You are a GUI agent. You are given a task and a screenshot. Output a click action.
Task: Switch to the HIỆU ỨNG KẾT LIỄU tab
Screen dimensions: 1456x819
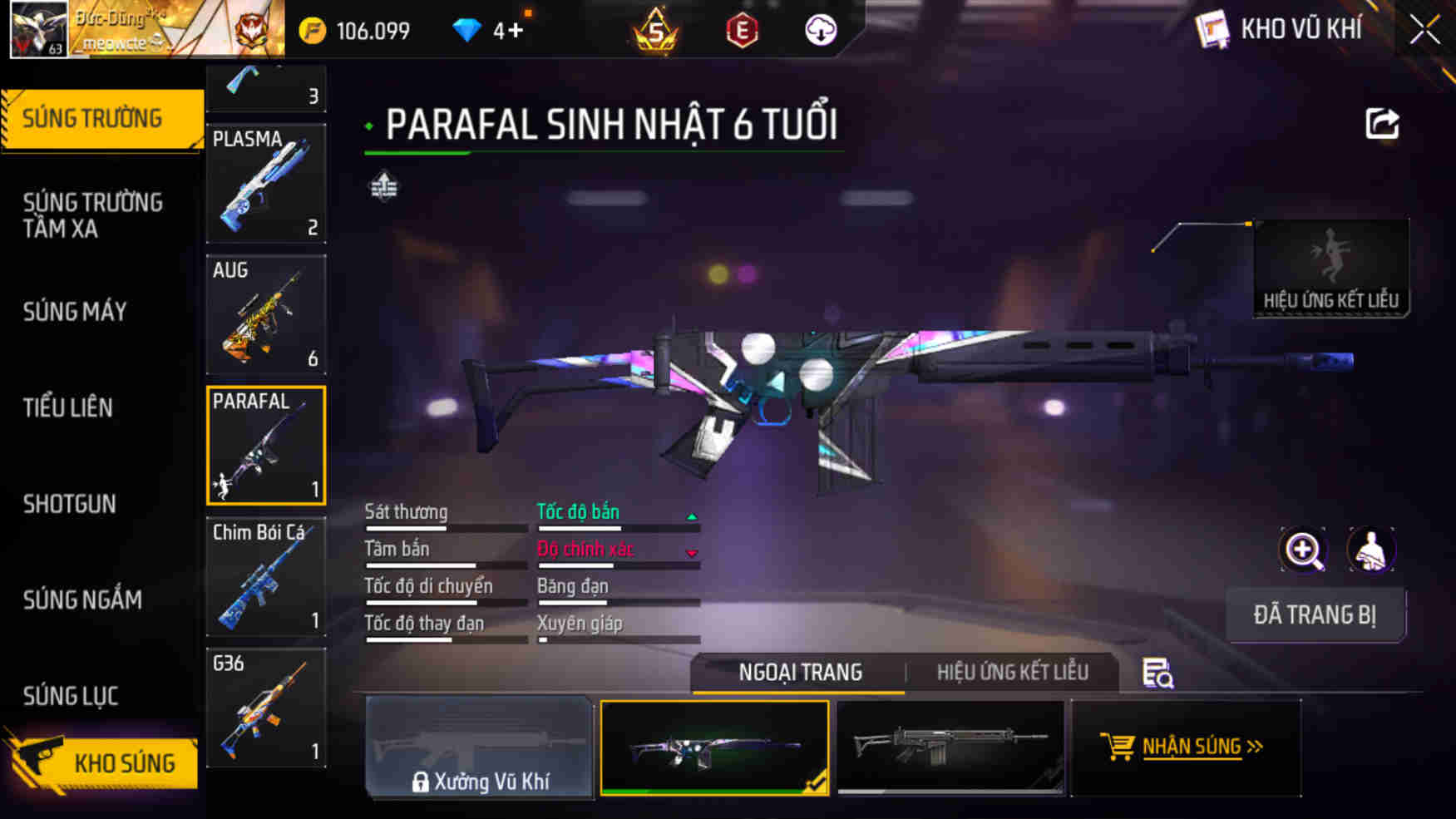point(1014,672)
